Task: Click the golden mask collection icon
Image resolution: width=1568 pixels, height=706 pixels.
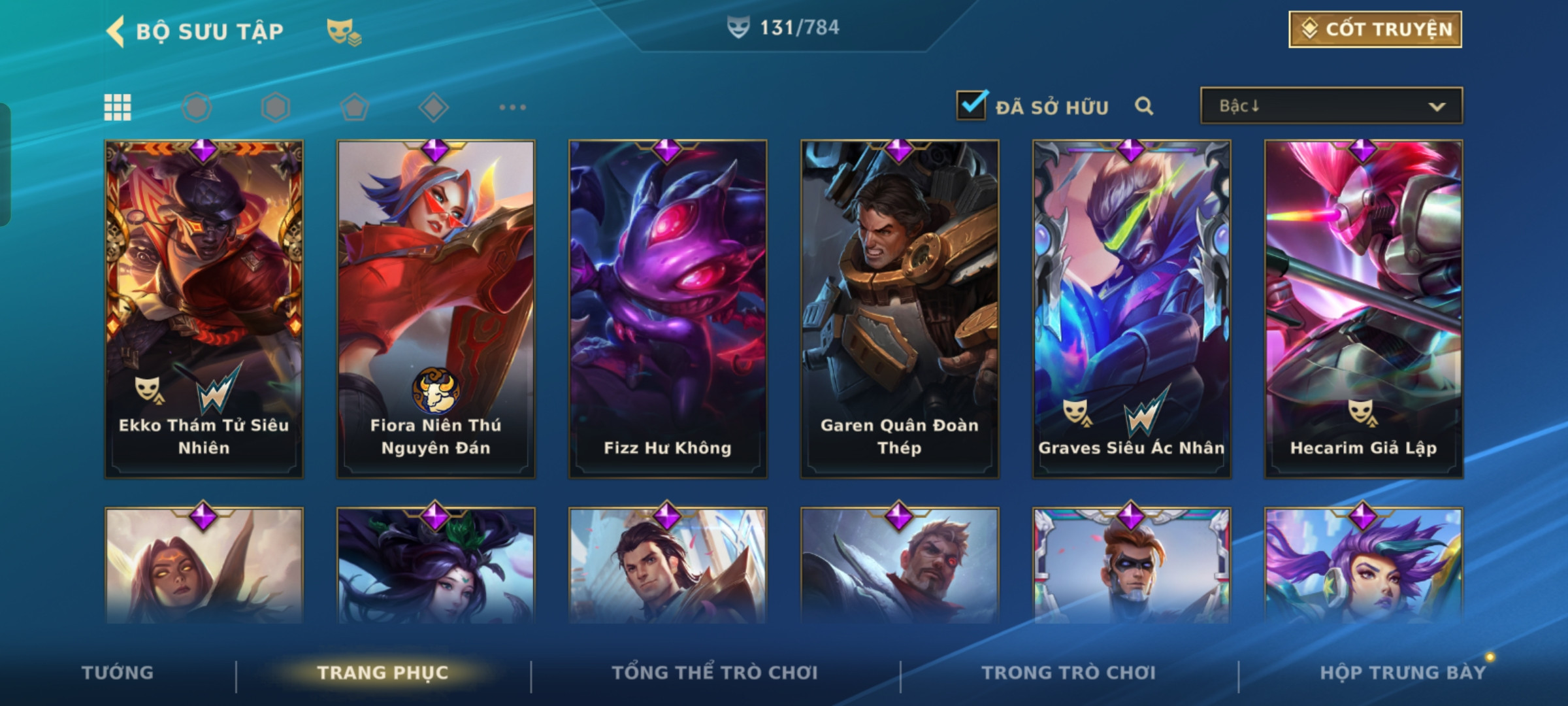Action: pyautogui.click(x=344, y=31)
